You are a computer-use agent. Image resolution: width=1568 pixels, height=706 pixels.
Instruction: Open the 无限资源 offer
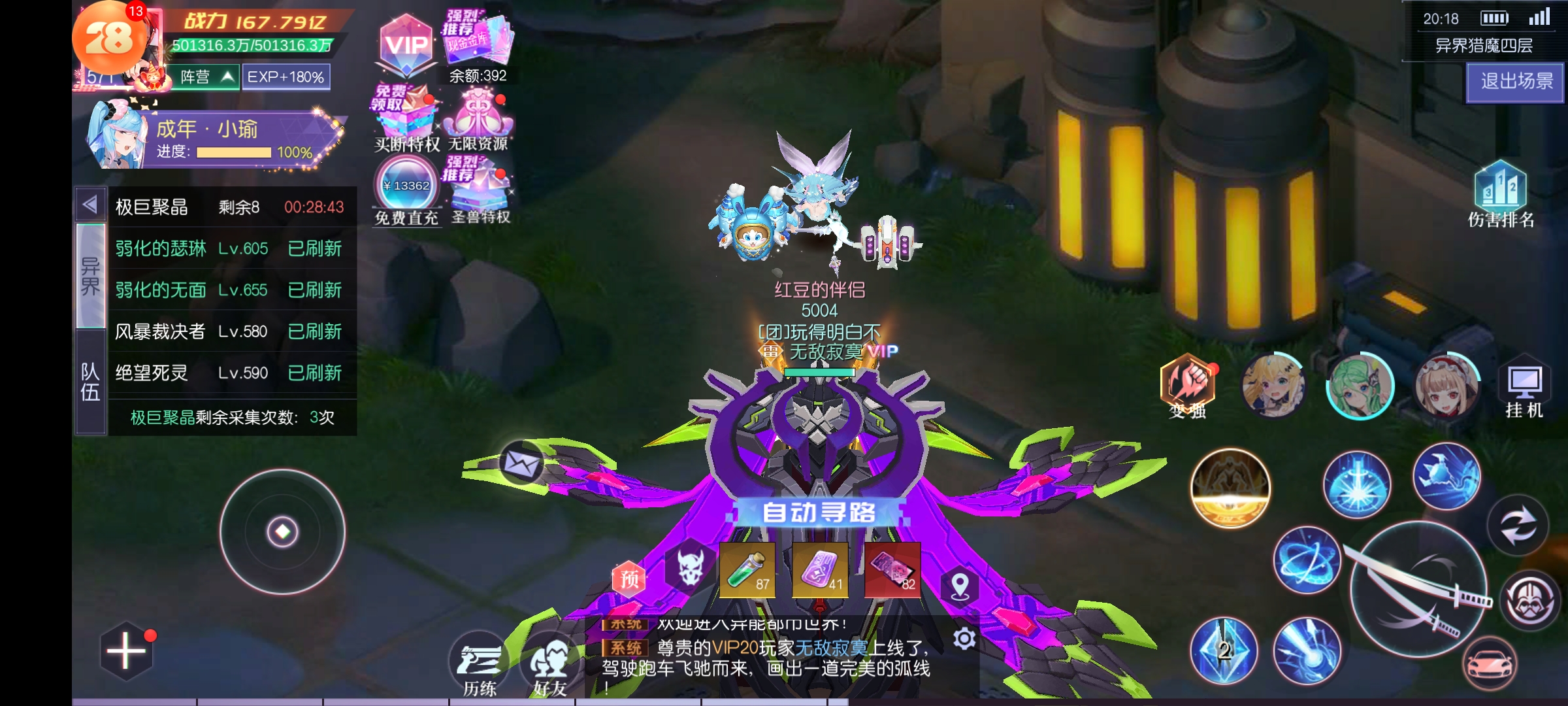point(478,119)
